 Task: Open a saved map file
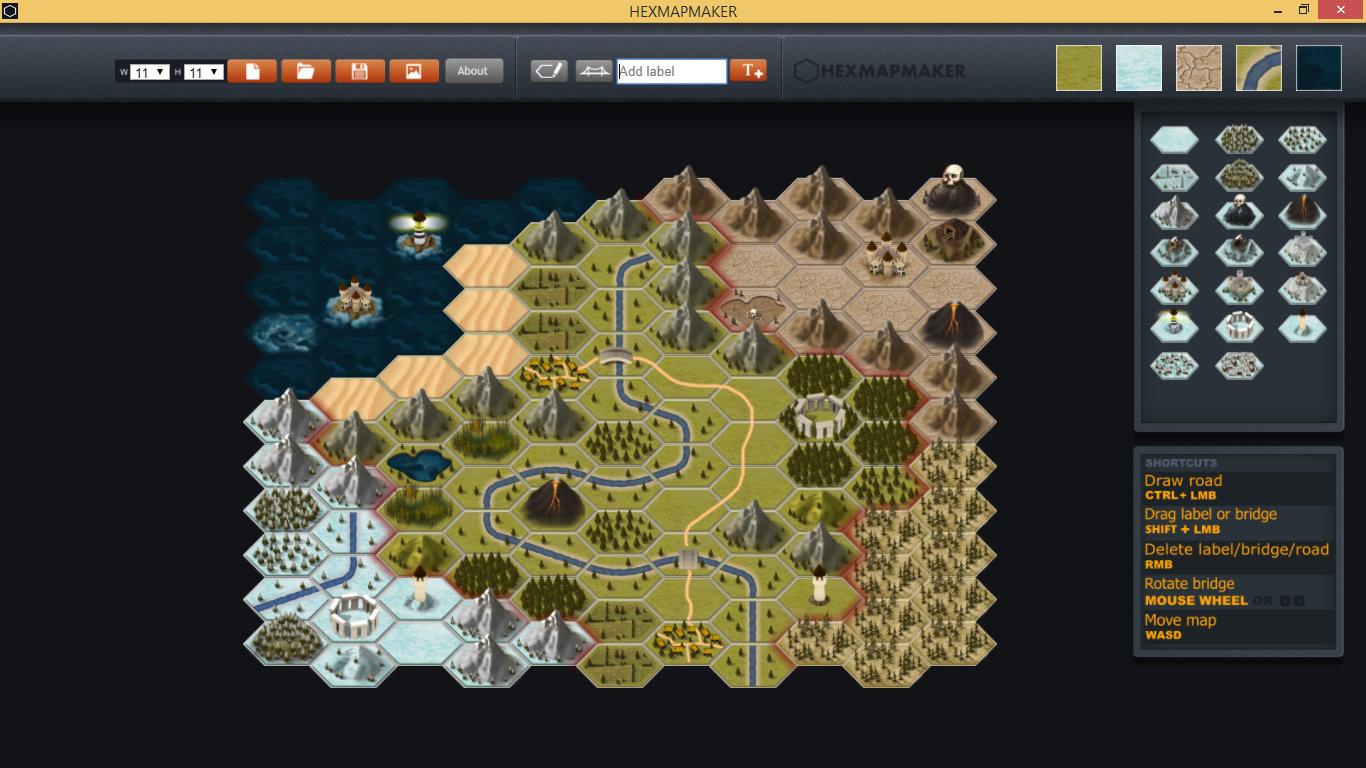pyautogui.click(x=305, y=70)
